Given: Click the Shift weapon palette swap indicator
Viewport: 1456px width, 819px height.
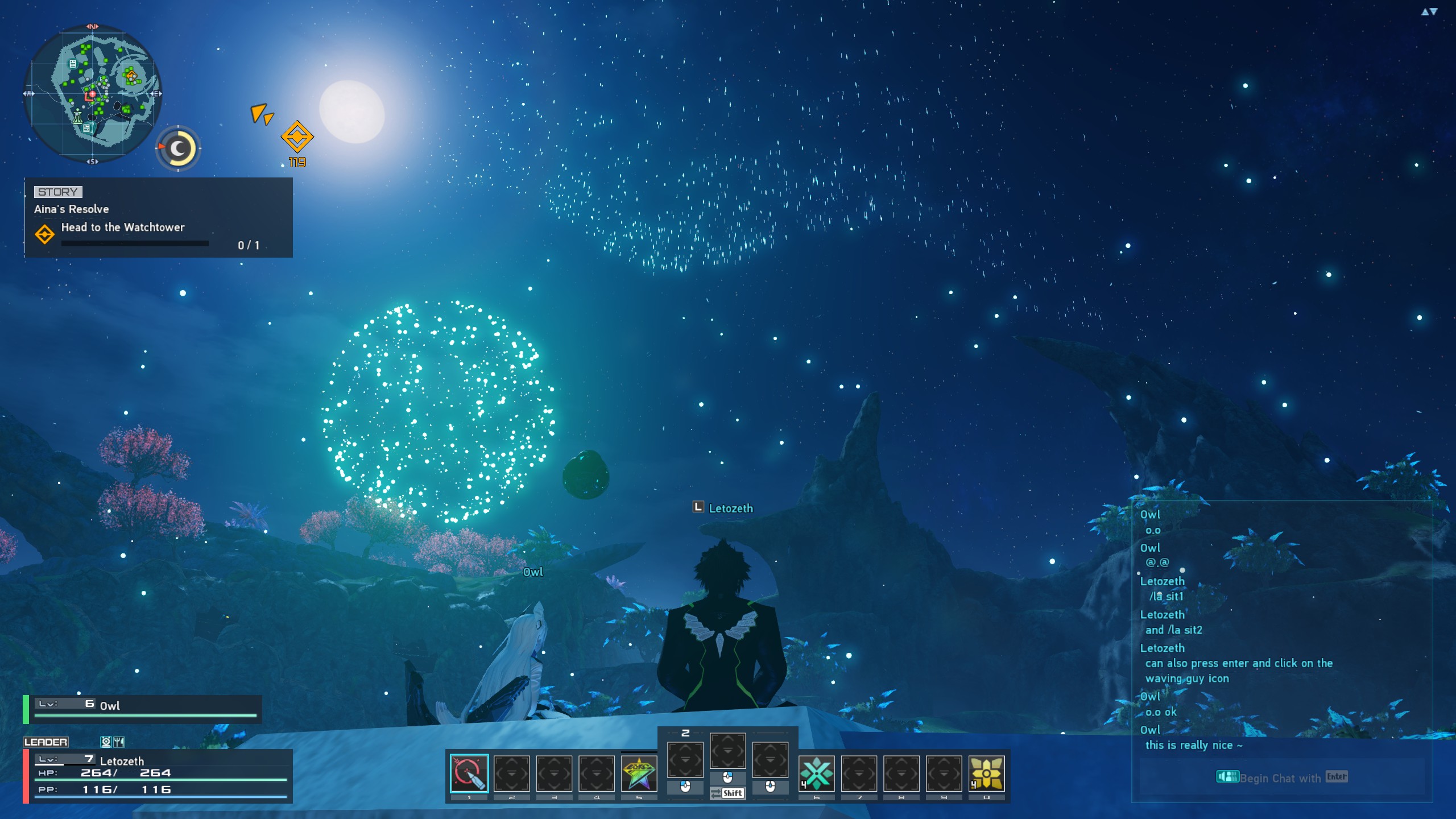Looking at the screenshot, I should pyautogui.click(x=727, y=793).
